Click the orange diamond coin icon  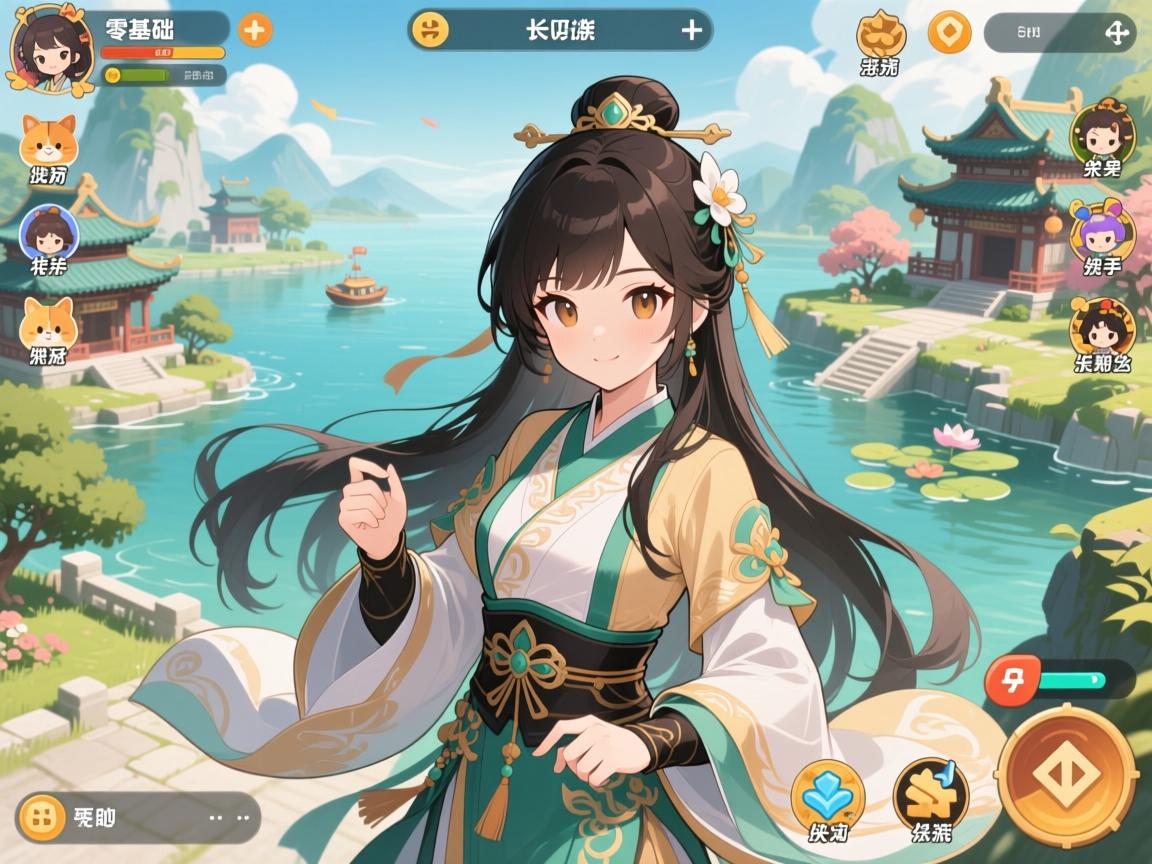[x=949, y=32]
